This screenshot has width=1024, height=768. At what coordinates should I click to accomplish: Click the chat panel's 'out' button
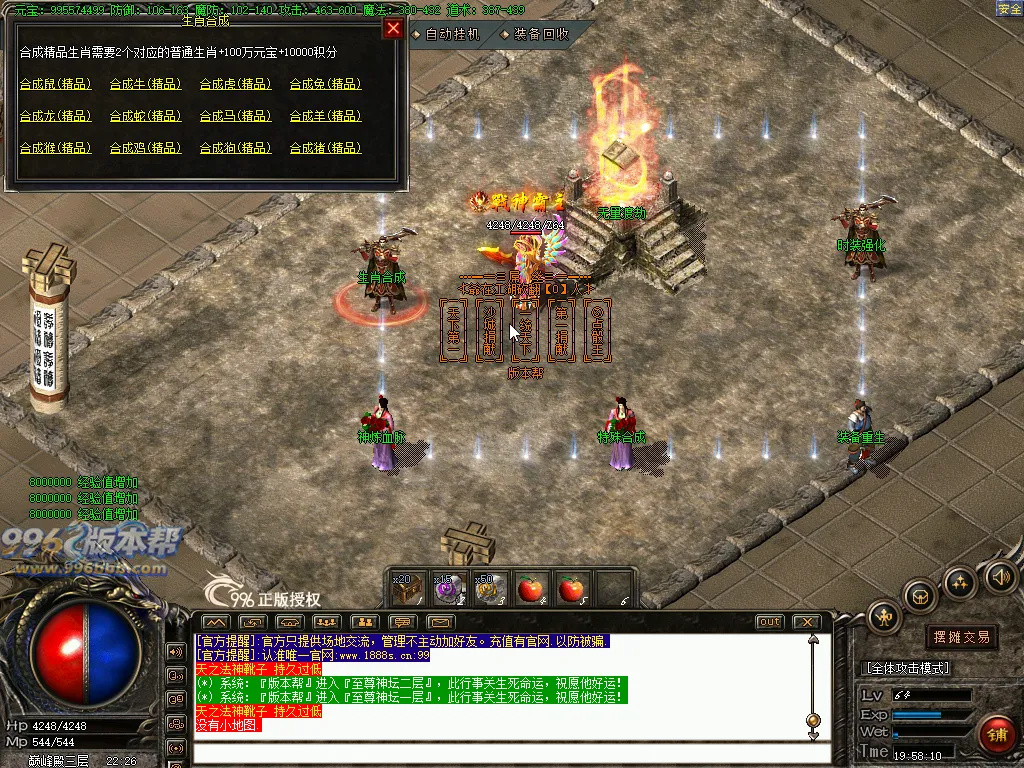pos(769,622)
